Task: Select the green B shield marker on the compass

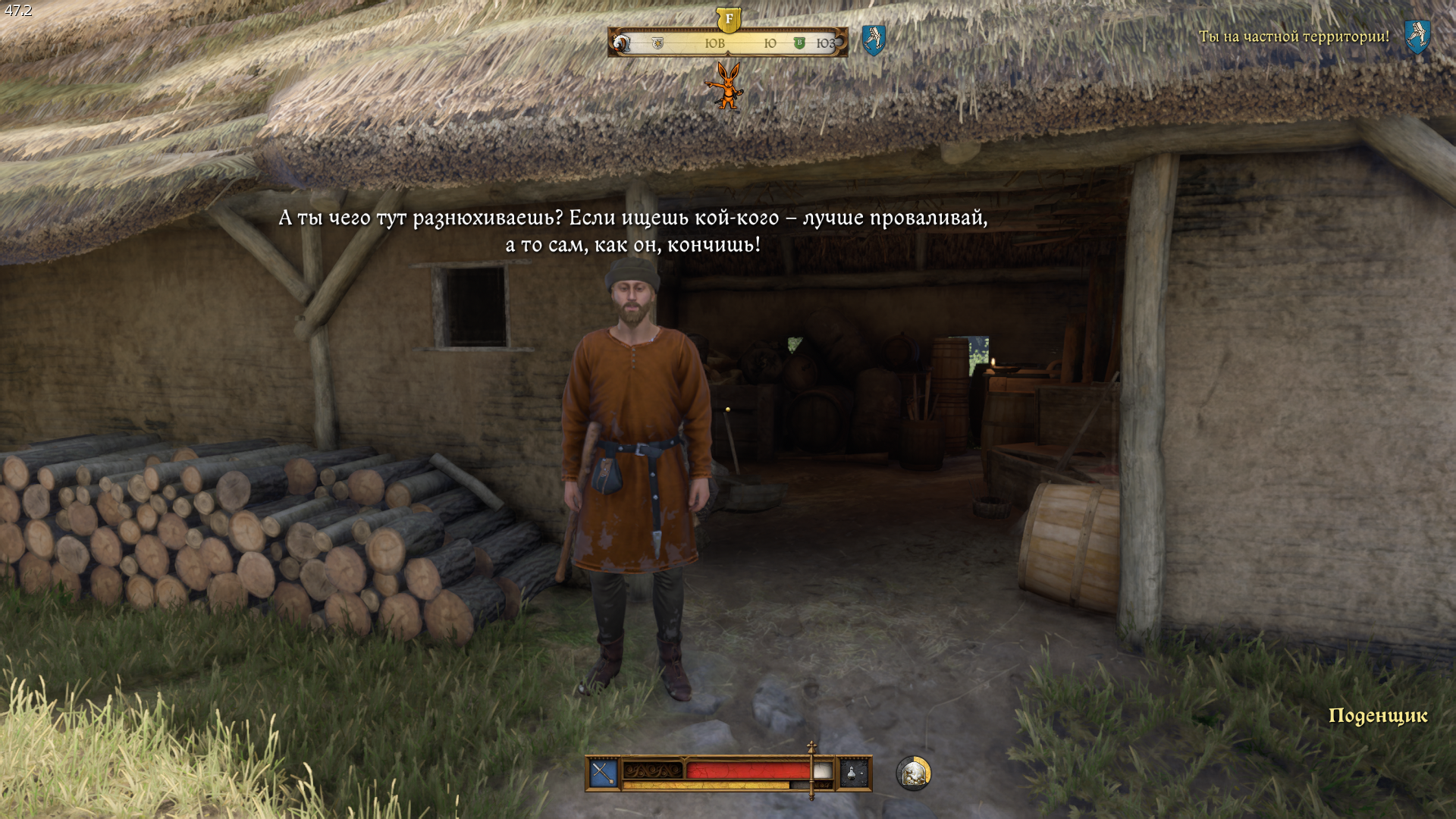Action: (799, 43)
